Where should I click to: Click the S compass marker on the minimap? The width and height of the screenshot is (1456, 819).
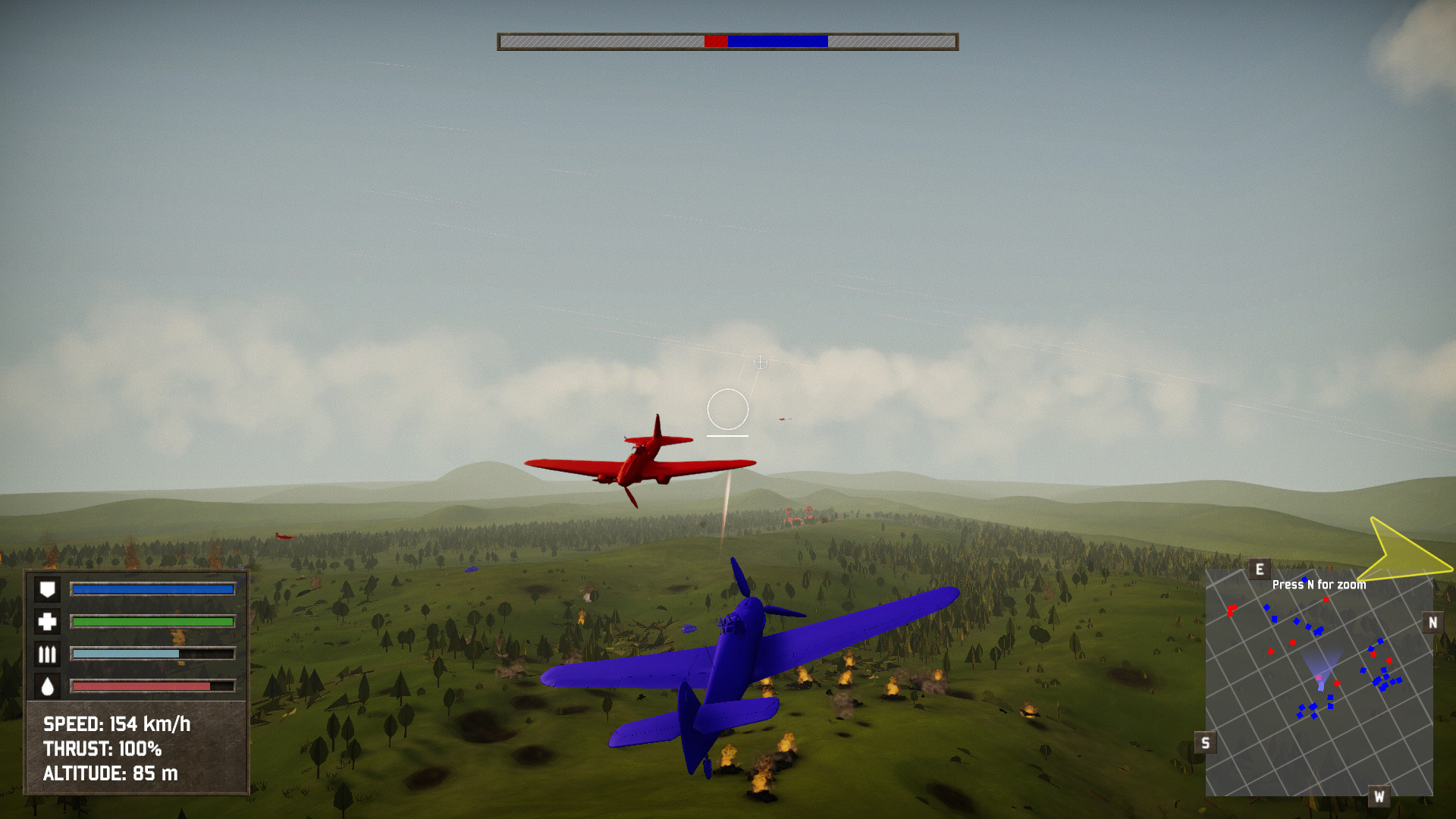click(1206, 742)
